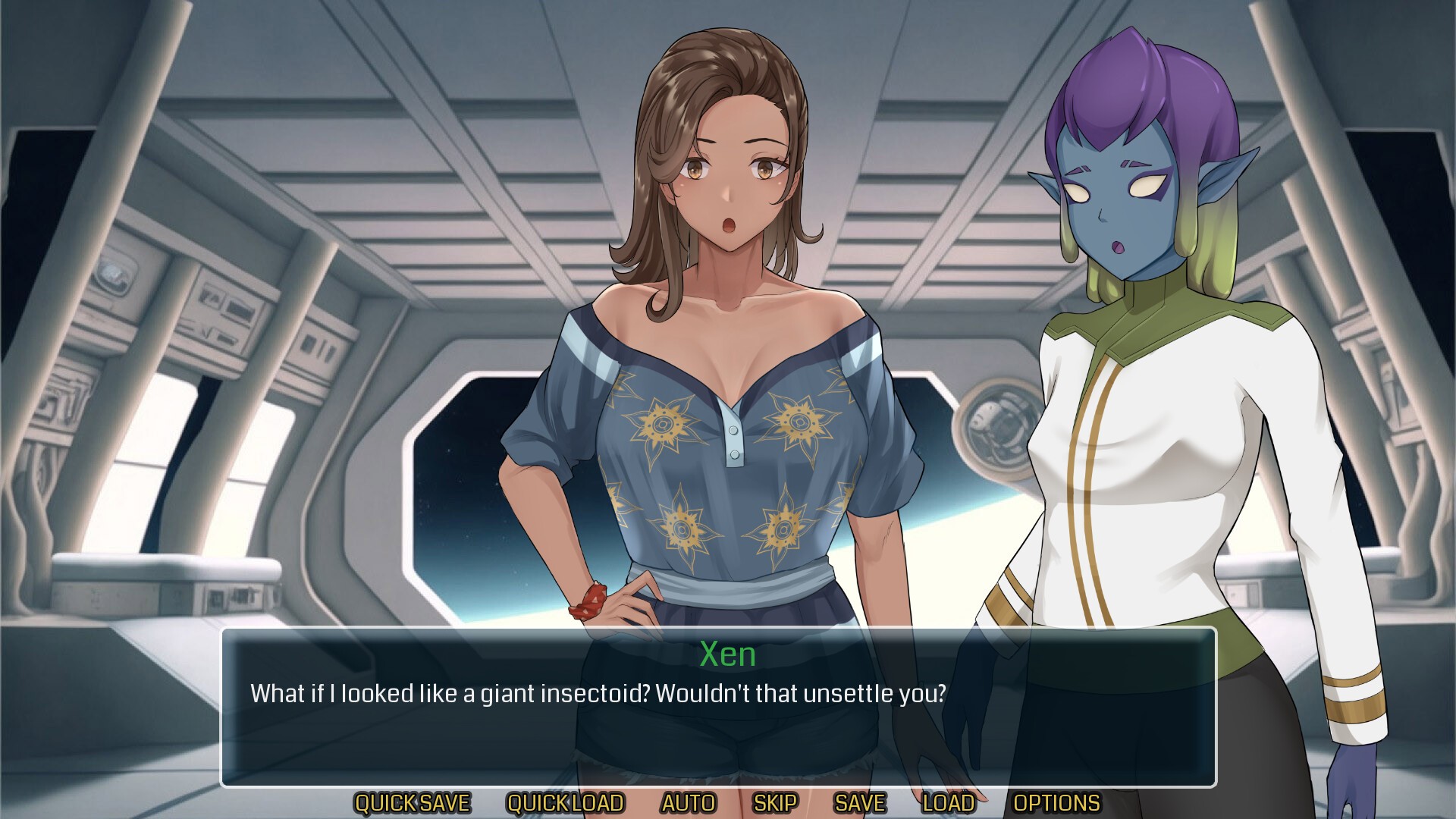Click QUICK SAVE to save instantly

414,802
